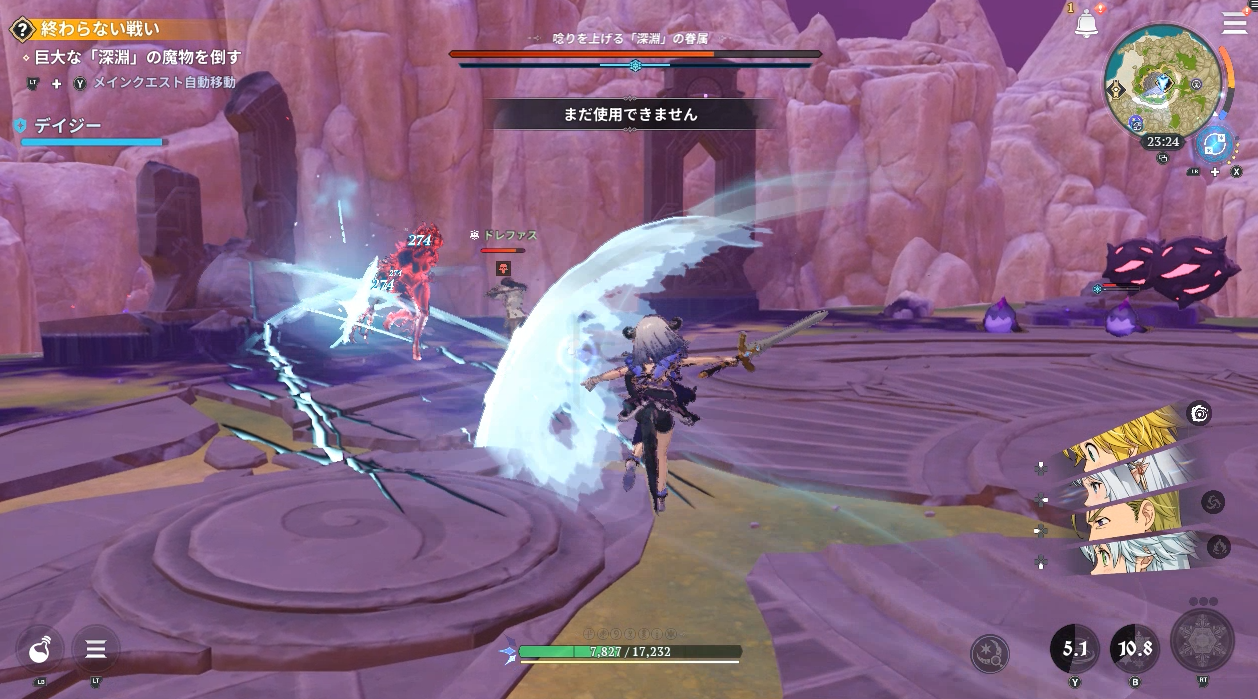Image resolution: width=1258 pixels, height=699 pixels.
Task: Use the skill on 10.8 cooldown
Action: click(x=1135, y=649)
